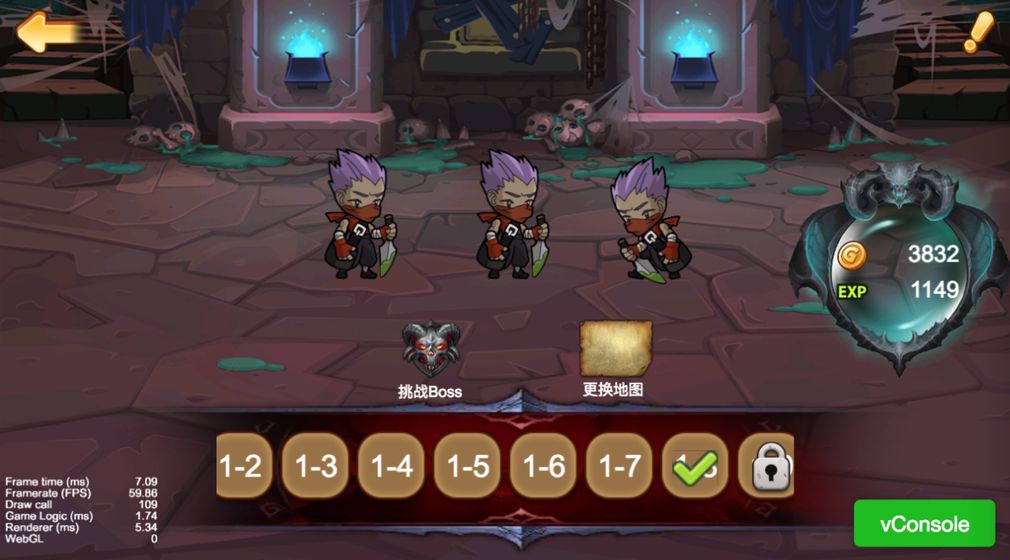This screenshot has height=560, width=1010.
Task: Choose level 1-6 tile
Action: [544, 466]
